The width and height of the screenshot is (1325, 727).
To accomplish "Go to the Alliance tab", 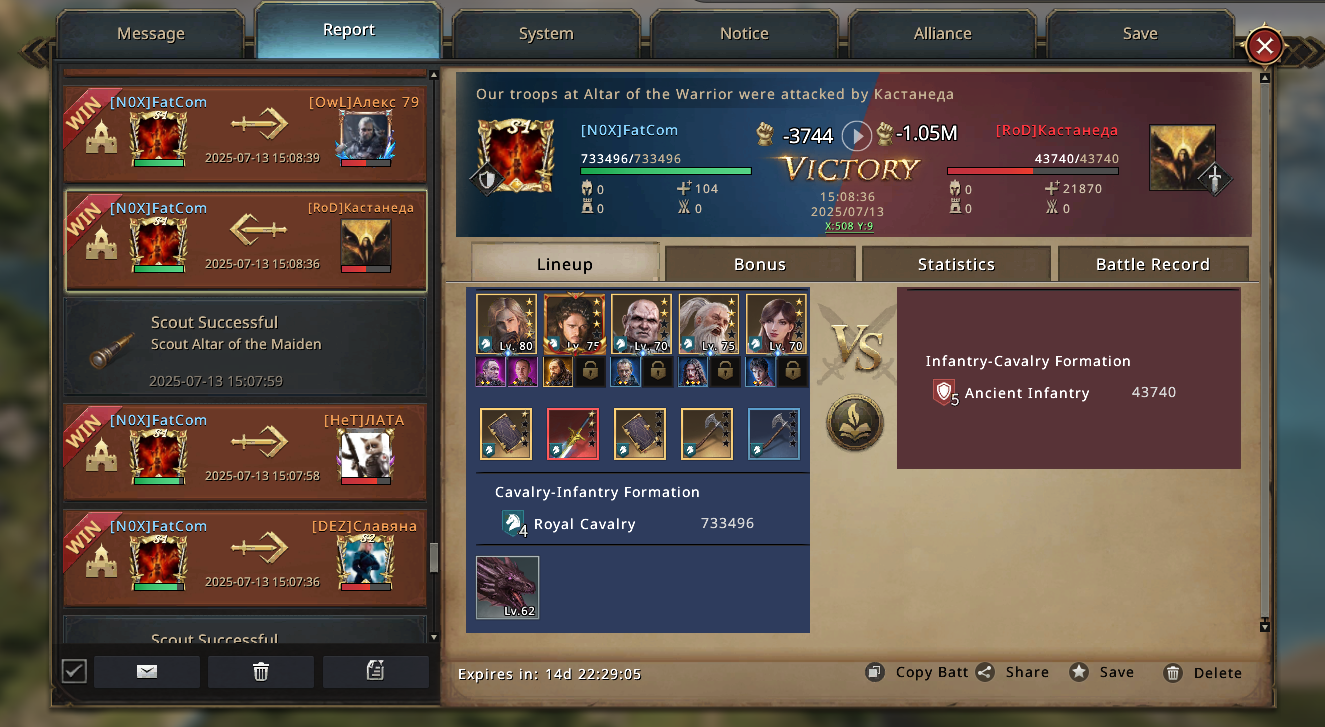I will click(x=942, y=34).
